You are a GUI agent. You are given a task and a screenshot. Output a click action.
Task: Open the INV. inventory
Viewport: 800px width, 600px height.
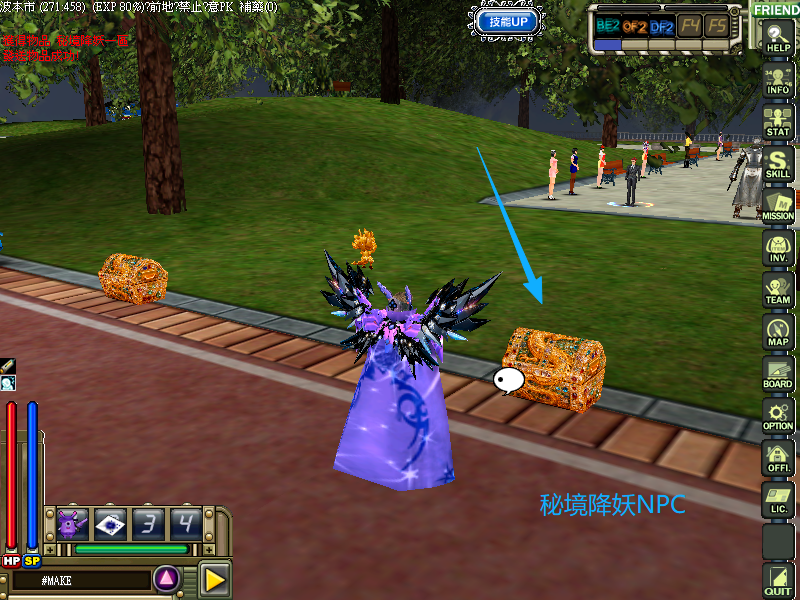[x=778, y=248]
